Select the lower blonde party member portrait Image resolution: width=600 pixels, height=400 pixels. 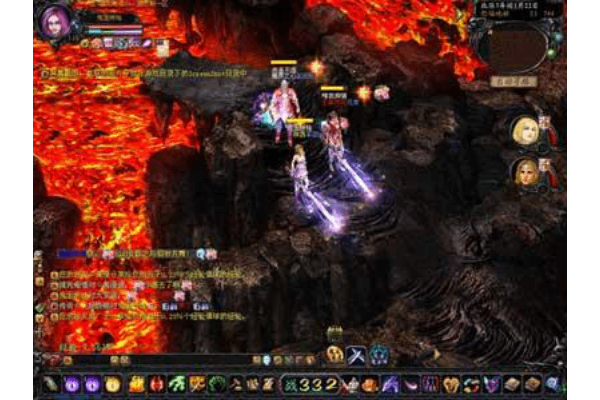[525, 172]
